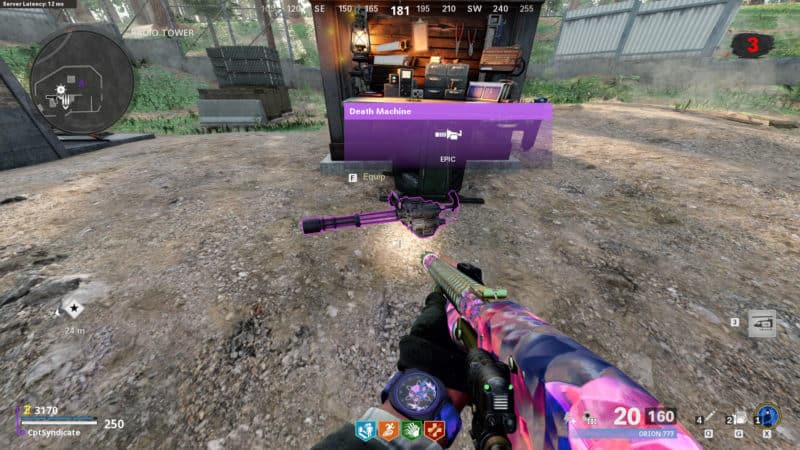Click the objective marker showing 24 m
This screenshot has height=450, width=800.
(x=74, y=311)
